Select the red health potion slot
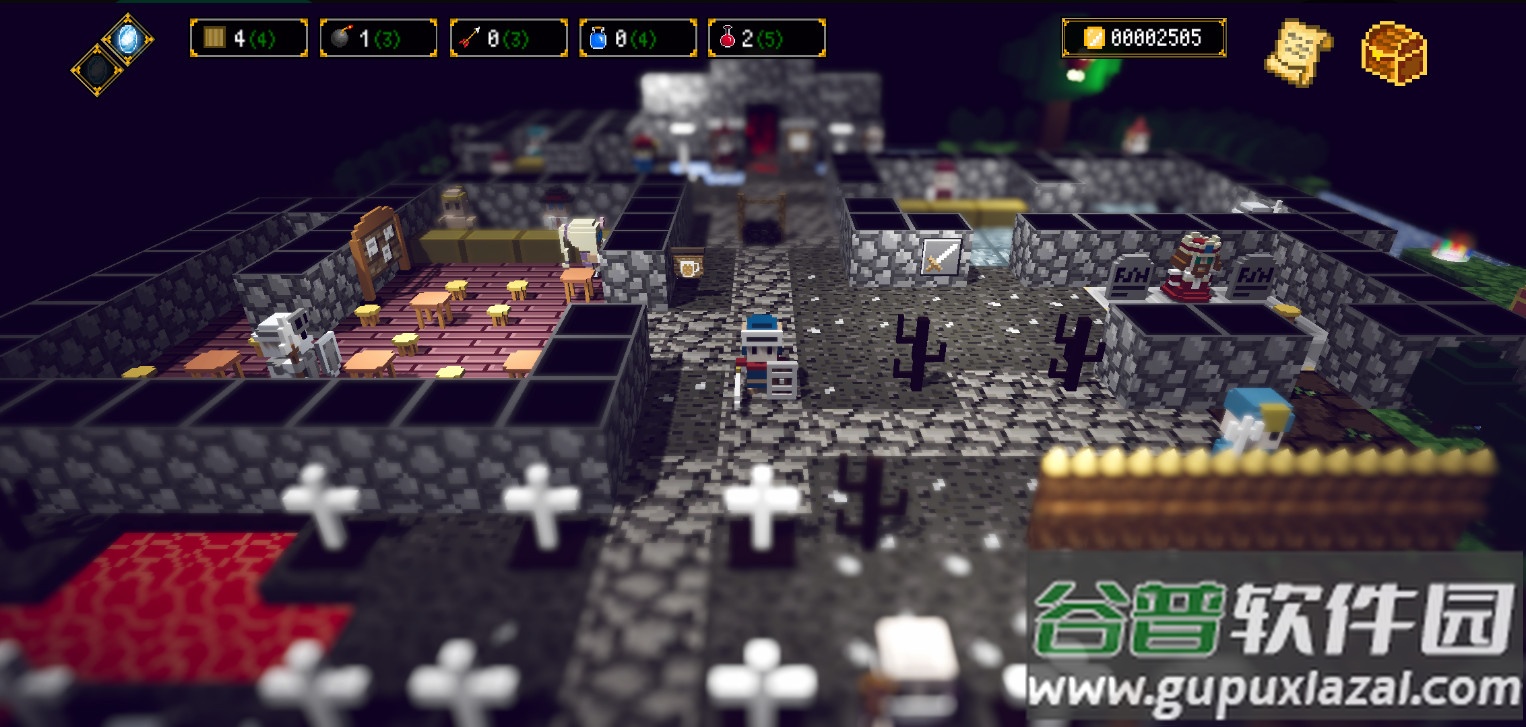Image resolution: width=1526 pixels, height=727 pixels. point(766,37)
